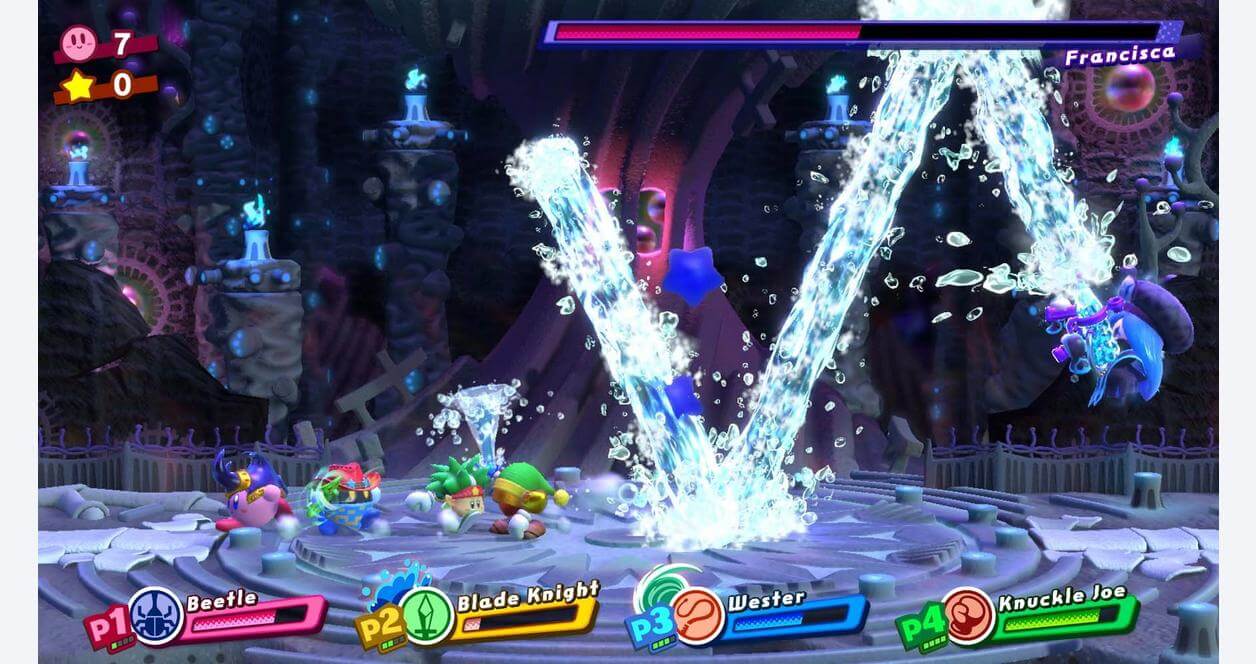Click Blade Knight's green sword ability icon
Viewport: 1256px width, 664px height.
coord(429,615)
